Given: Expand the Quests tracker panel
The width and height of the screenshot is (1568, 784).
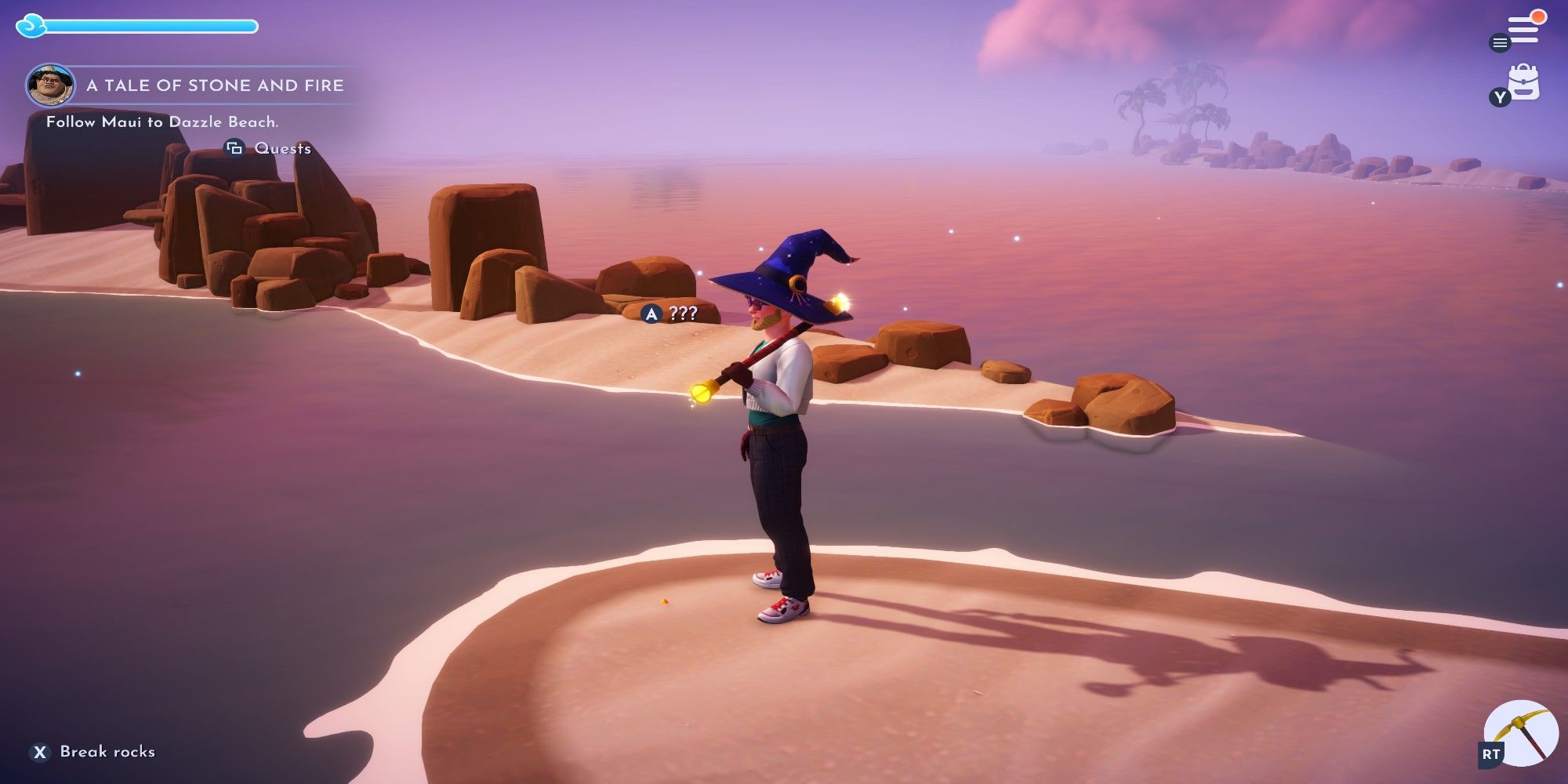Looking at the screenshot, I should (x=234, y=147).
